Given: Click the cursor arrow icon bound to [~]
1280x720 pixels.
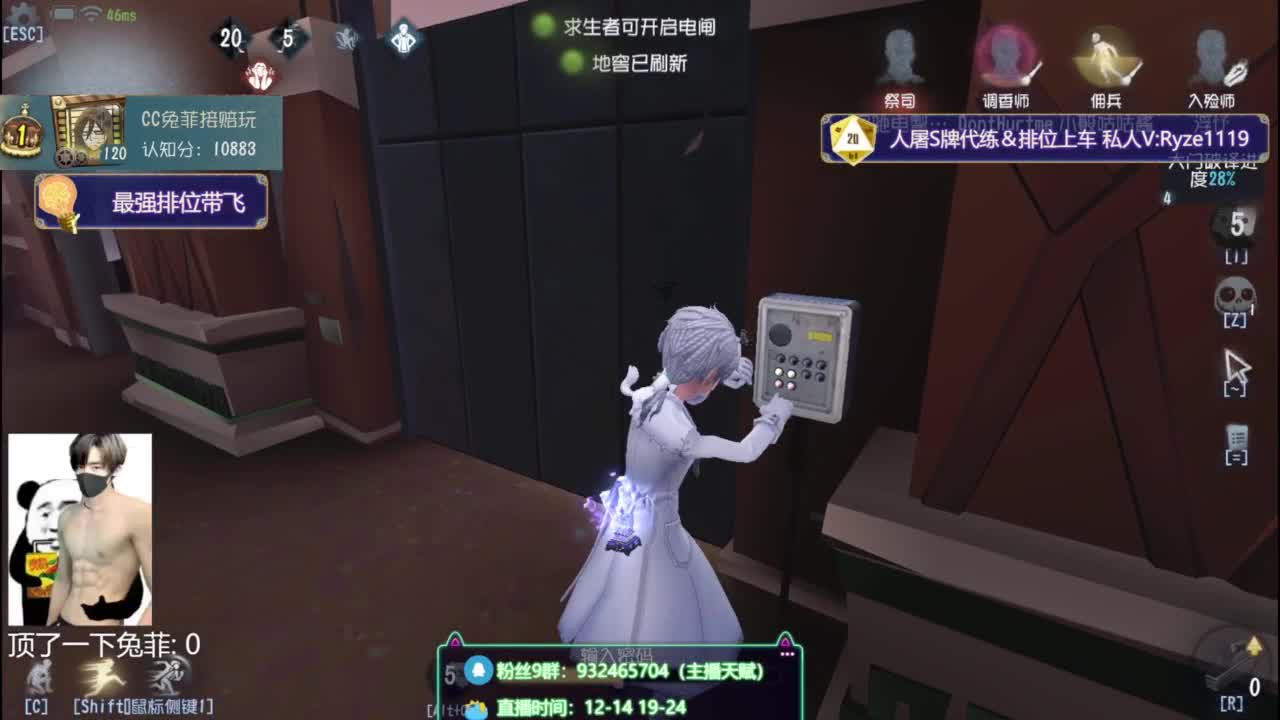Looking at the screenshot, I should point(1236,363).
